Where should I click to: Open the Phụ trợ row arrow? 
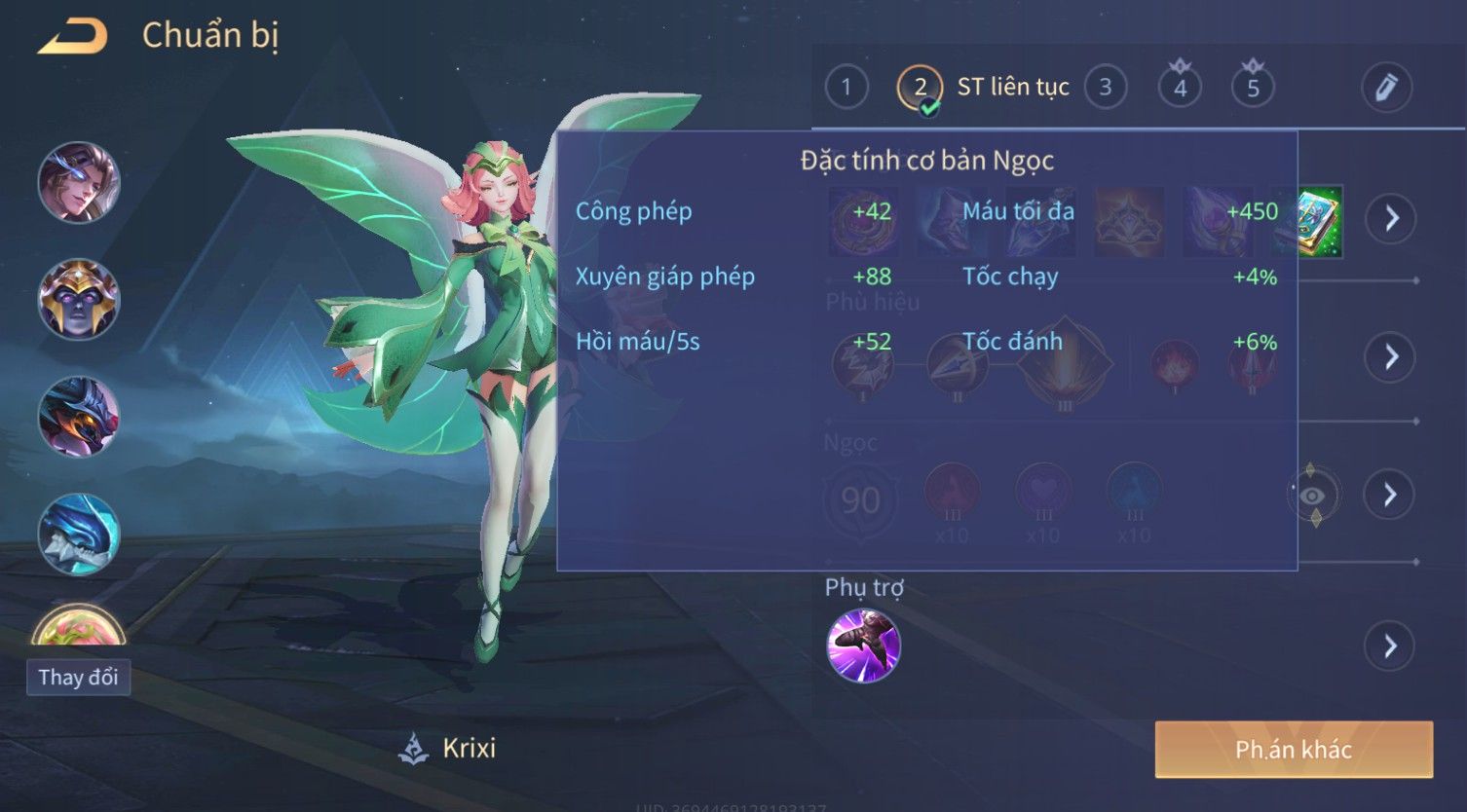tap(1390, 646)
